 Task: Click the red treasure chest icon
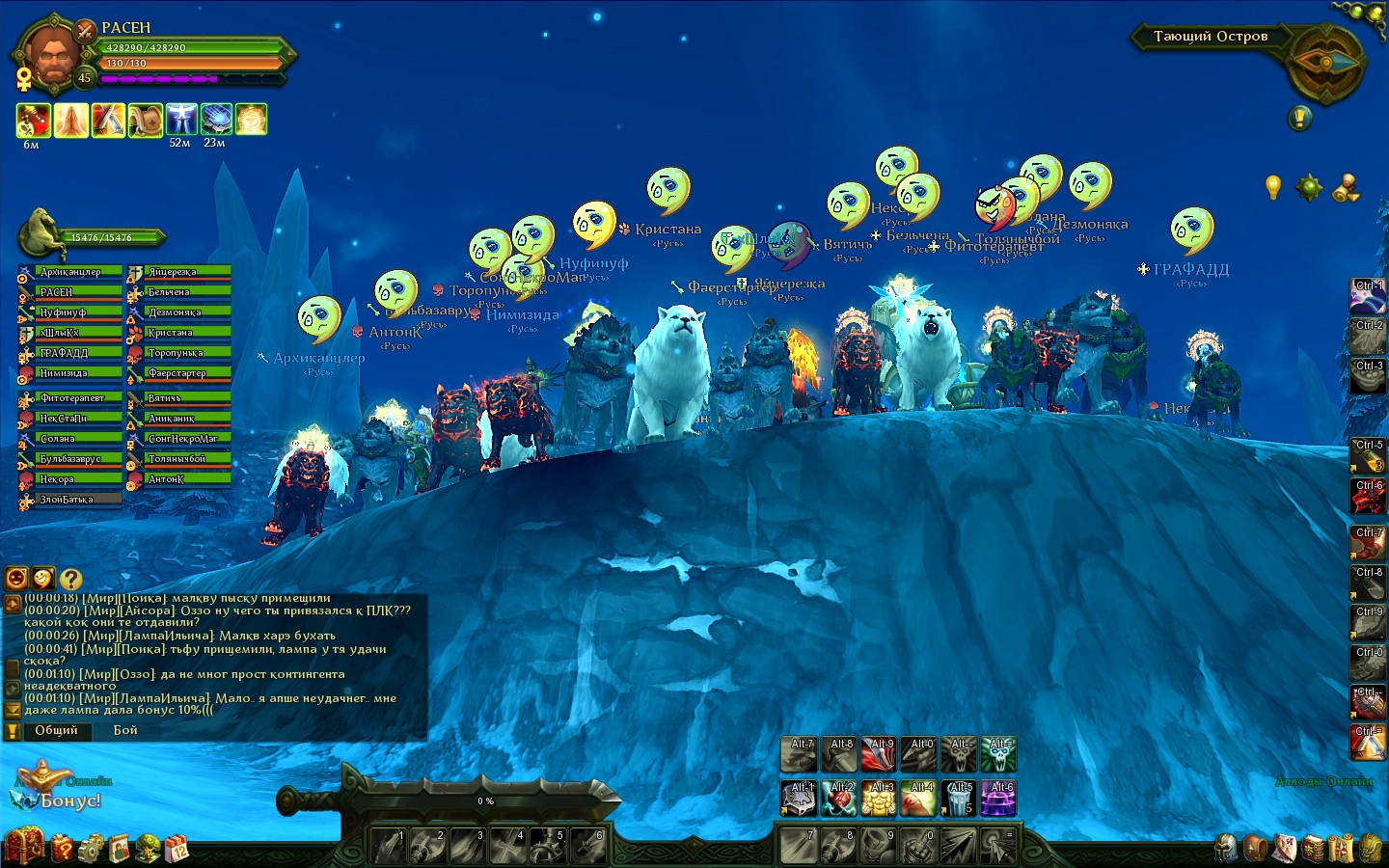click(25, 847)
